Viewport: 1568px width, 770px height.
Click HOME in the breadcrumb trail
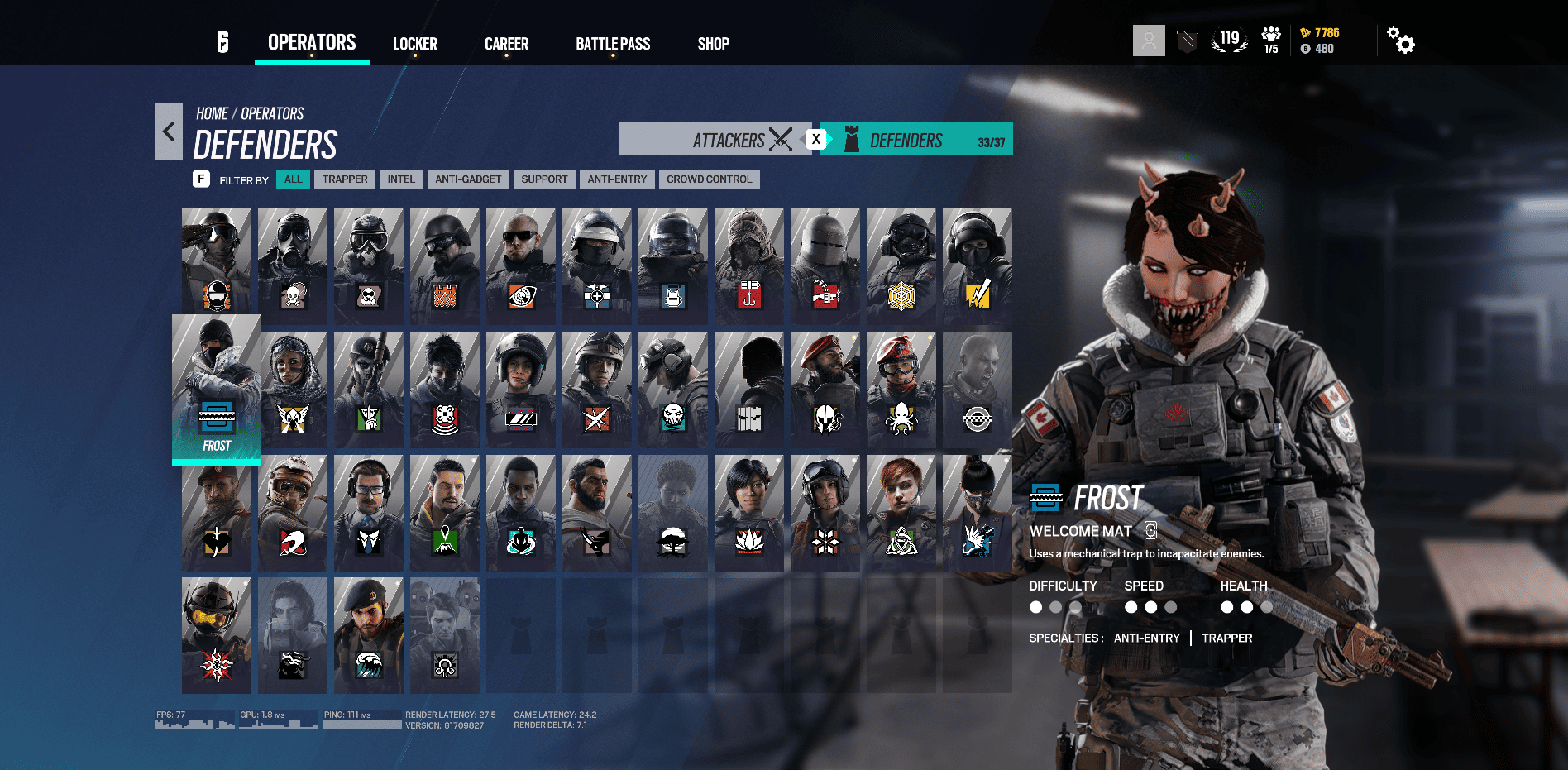(212, 113)
